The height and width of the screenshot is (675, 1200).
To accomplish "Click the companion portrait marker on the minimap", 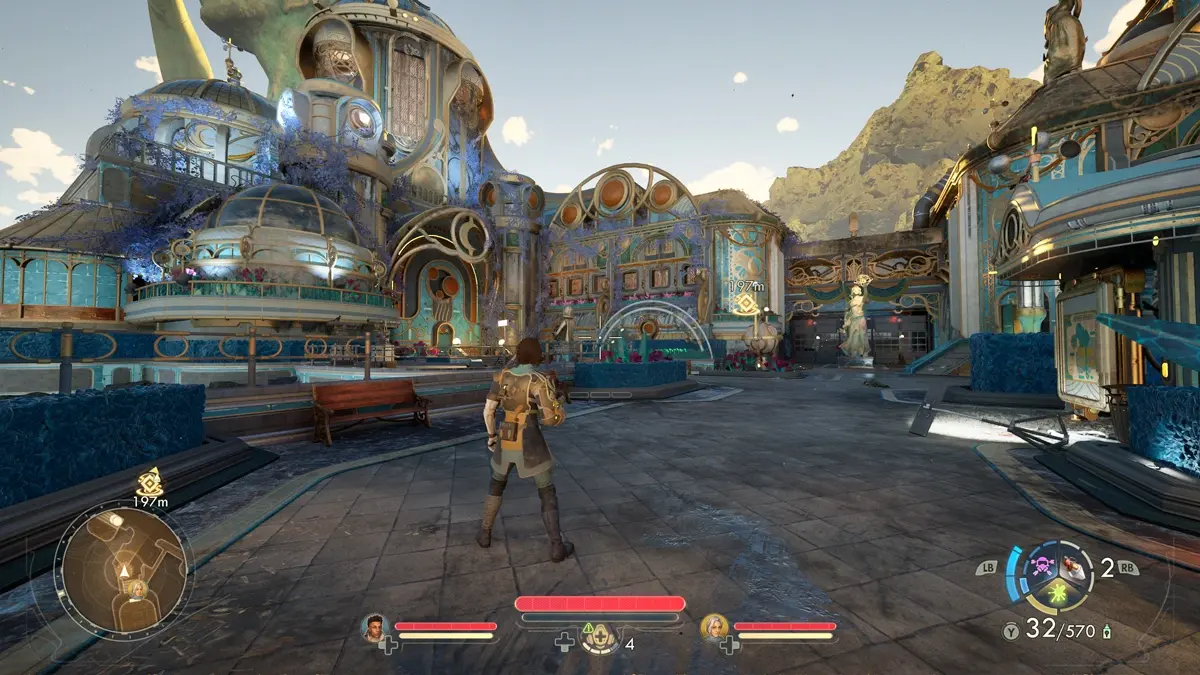I will click(135, 588).
